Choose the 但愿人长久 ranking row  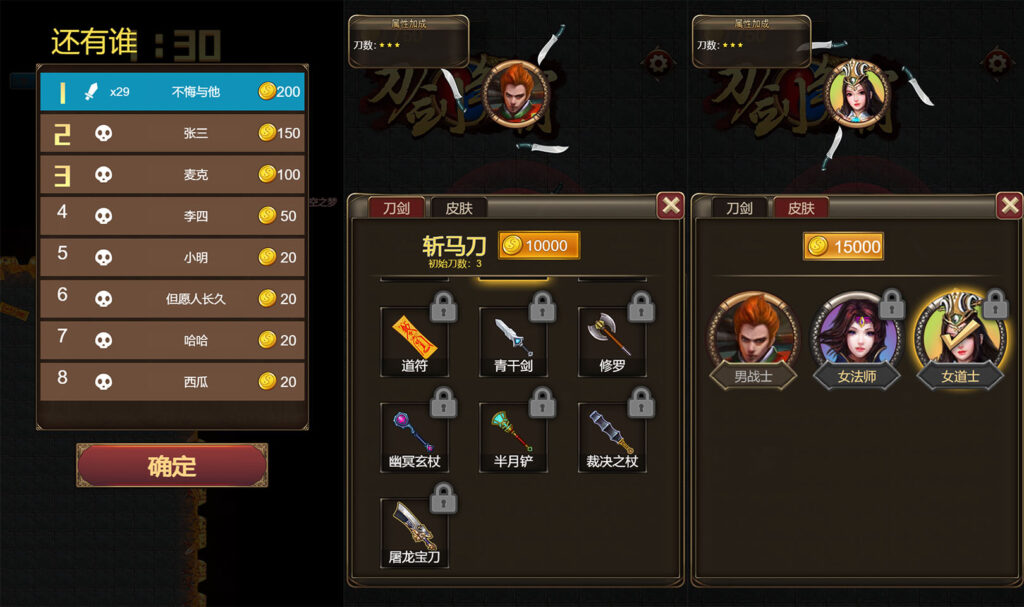[x=172, y=298]
